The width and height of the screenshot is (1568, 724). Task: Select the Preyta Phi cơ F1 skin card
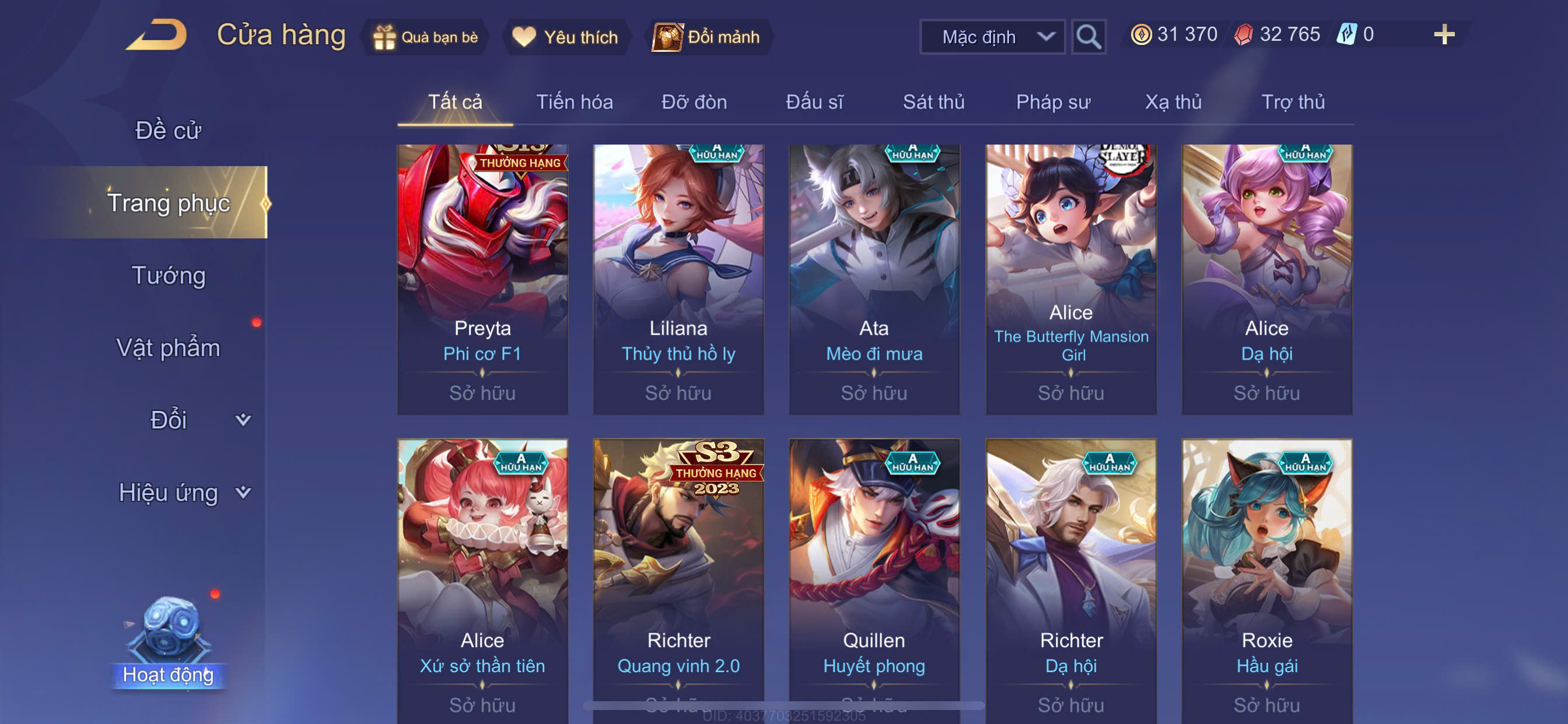(x=482, y=279)
